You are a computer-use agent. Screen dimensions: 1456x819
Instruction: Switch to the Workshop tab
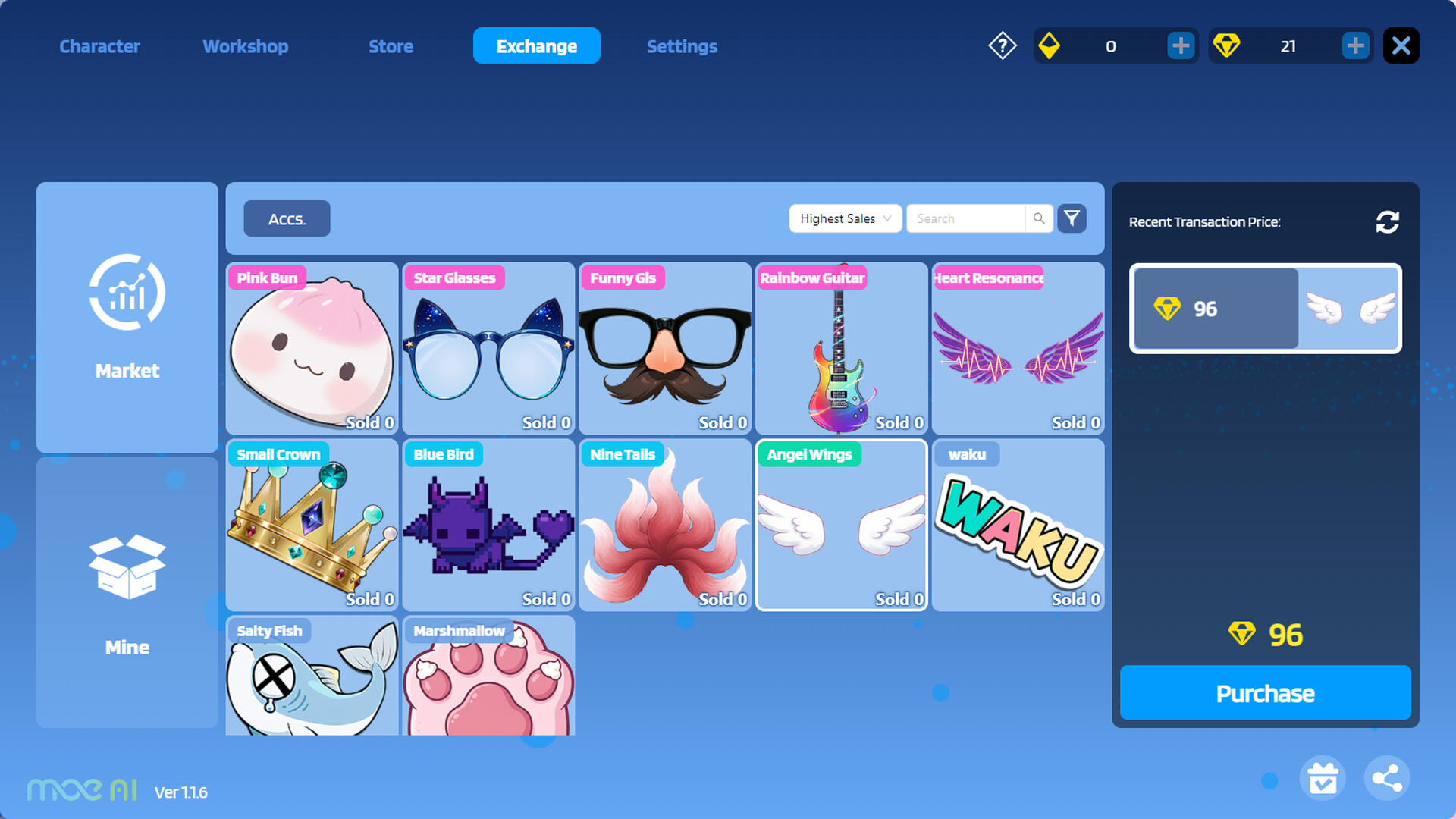(x=245, y=46)
